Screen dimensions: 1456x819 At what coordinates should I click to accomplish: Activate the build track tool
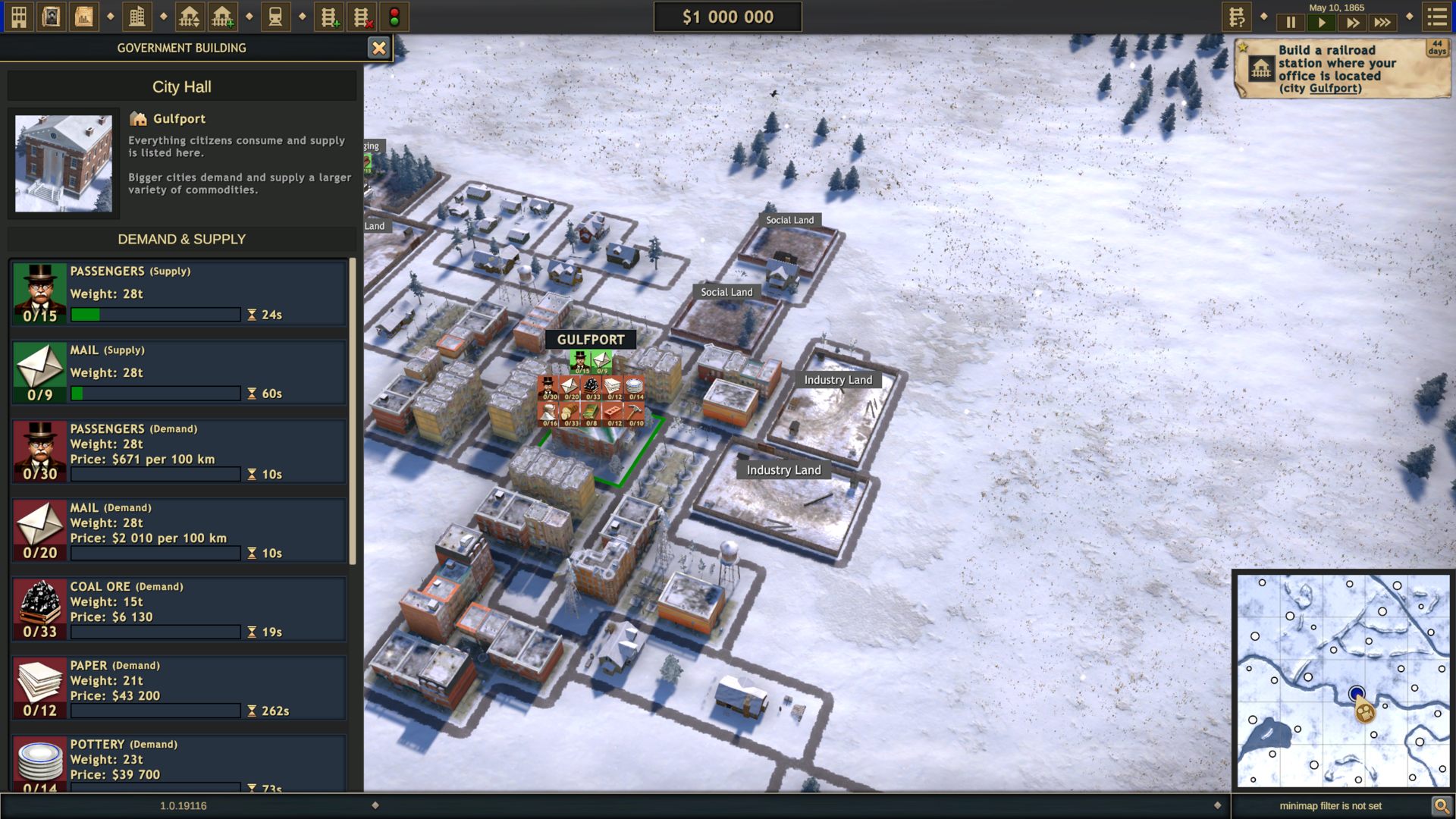[x=329, y=17]
